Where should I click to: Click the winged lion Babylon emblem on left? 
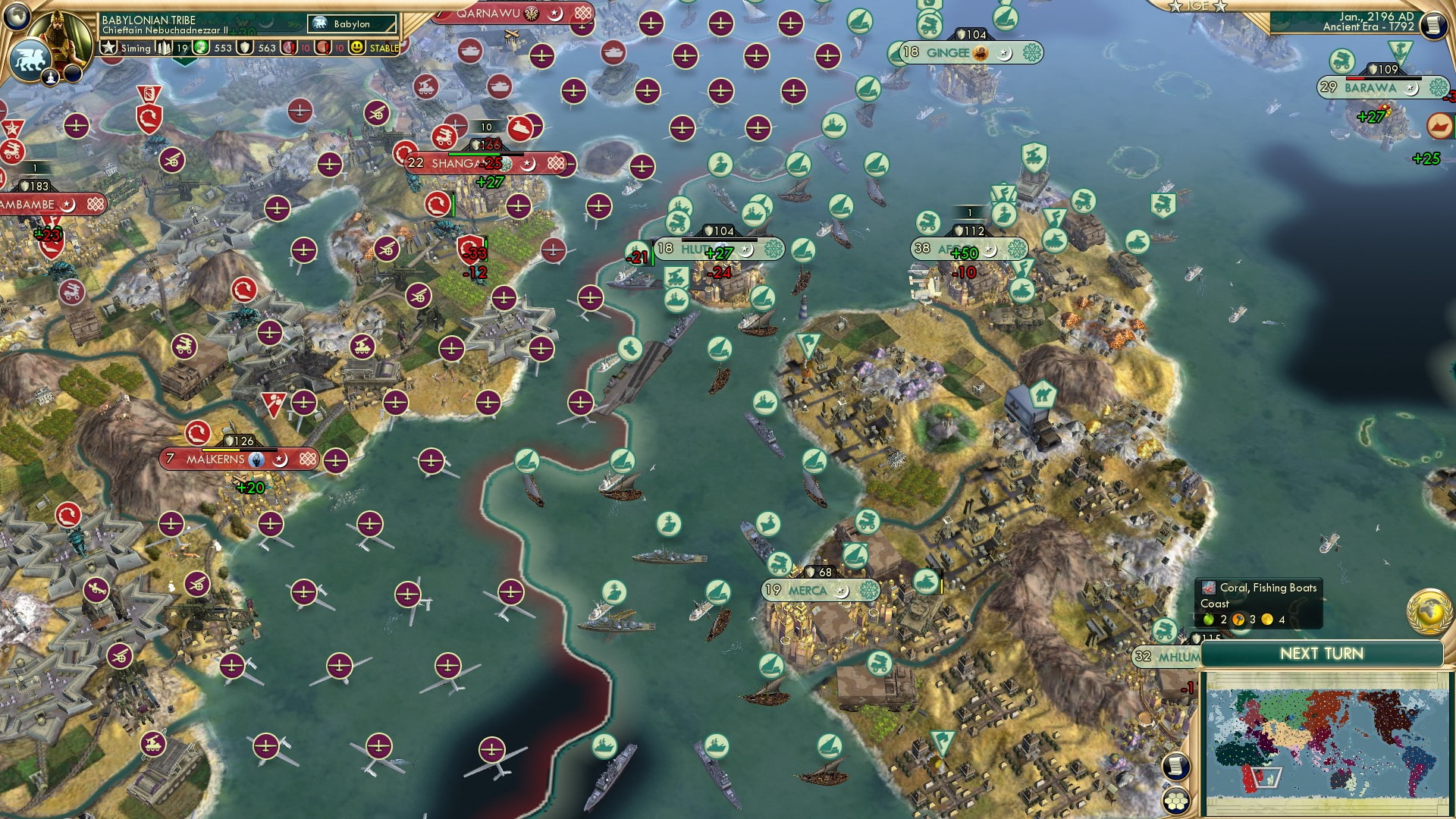pos(30,61)
